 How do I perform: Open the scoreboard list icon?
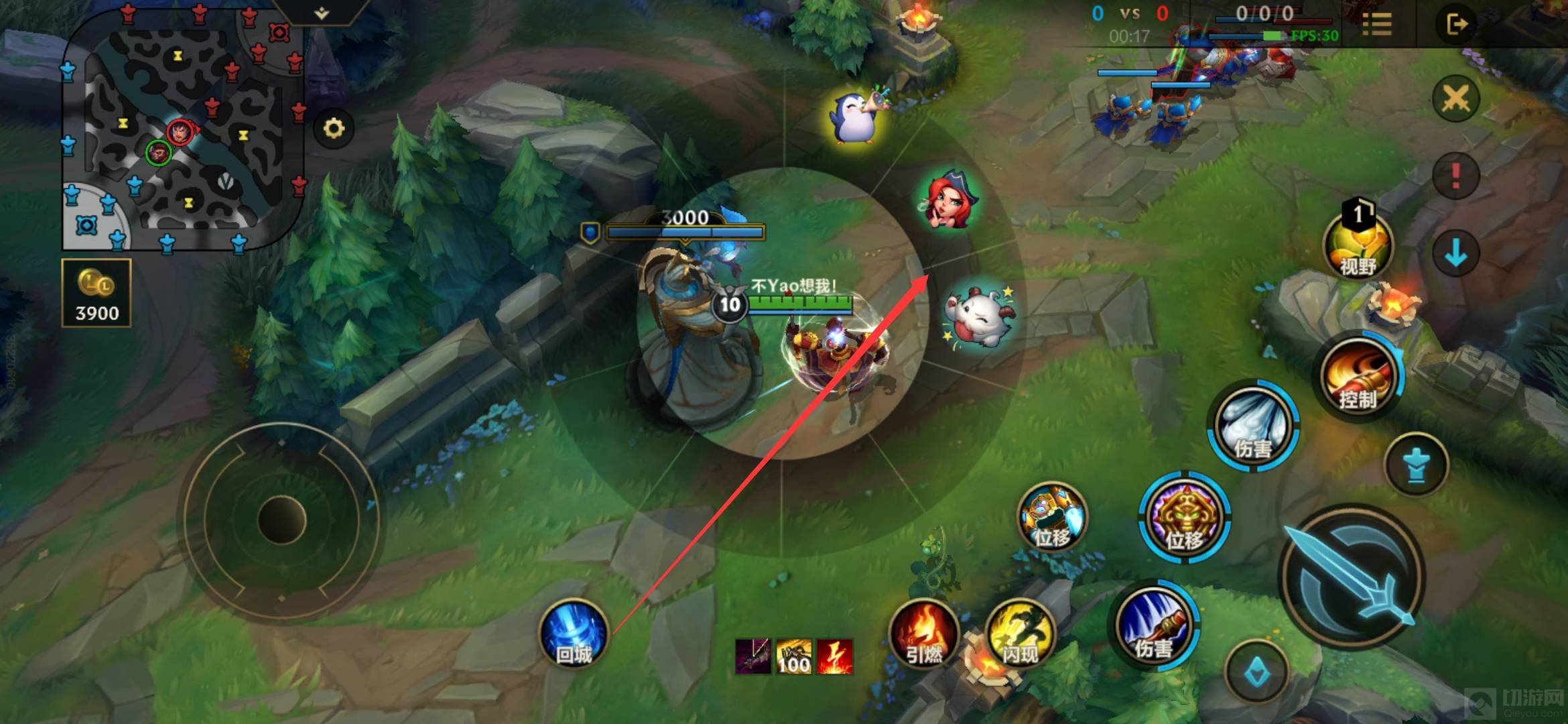click(1377, 25)
